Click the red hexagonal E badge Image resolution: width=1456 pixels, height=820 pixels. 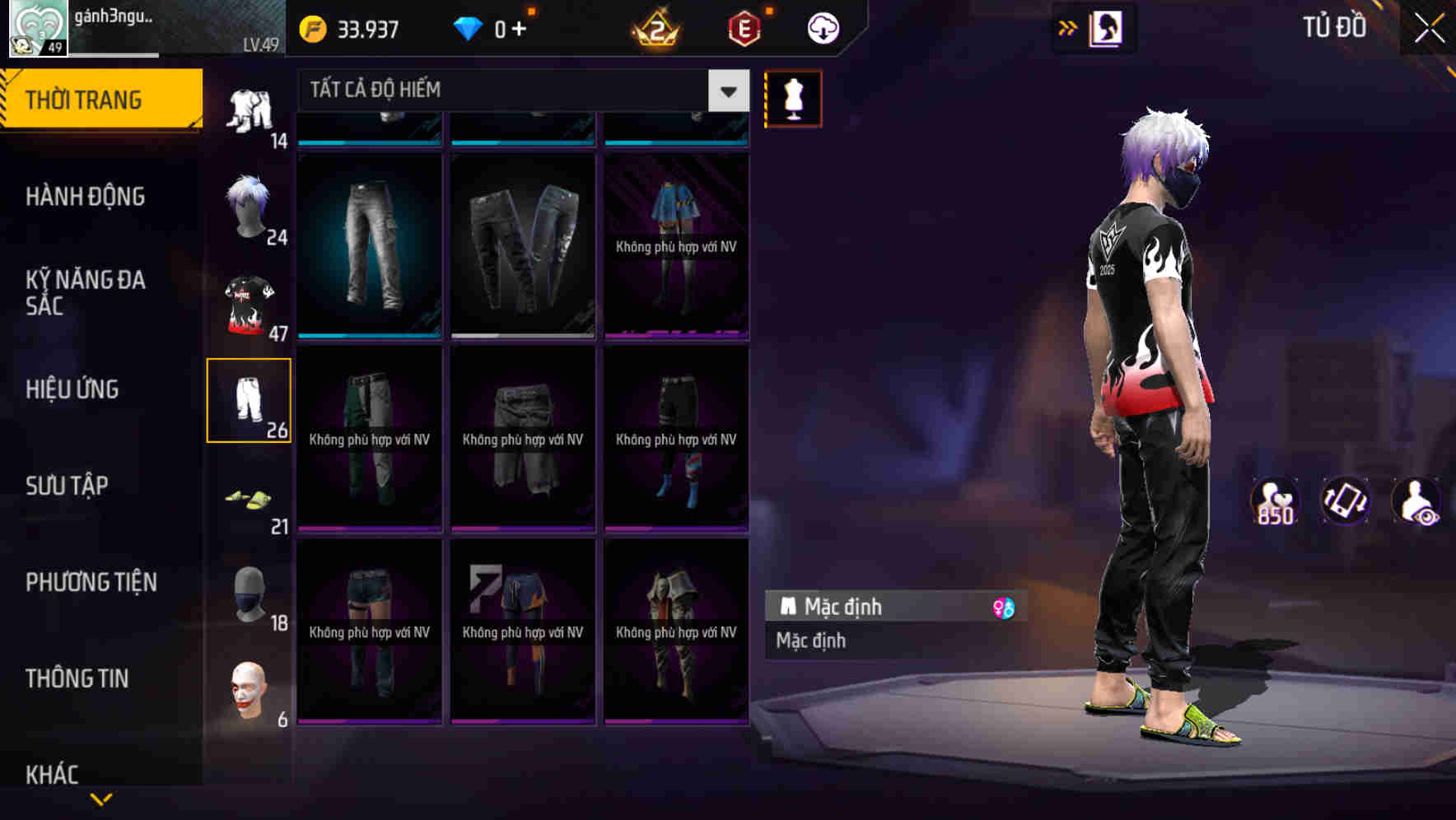pyautogui.click(x=743, y=26)
